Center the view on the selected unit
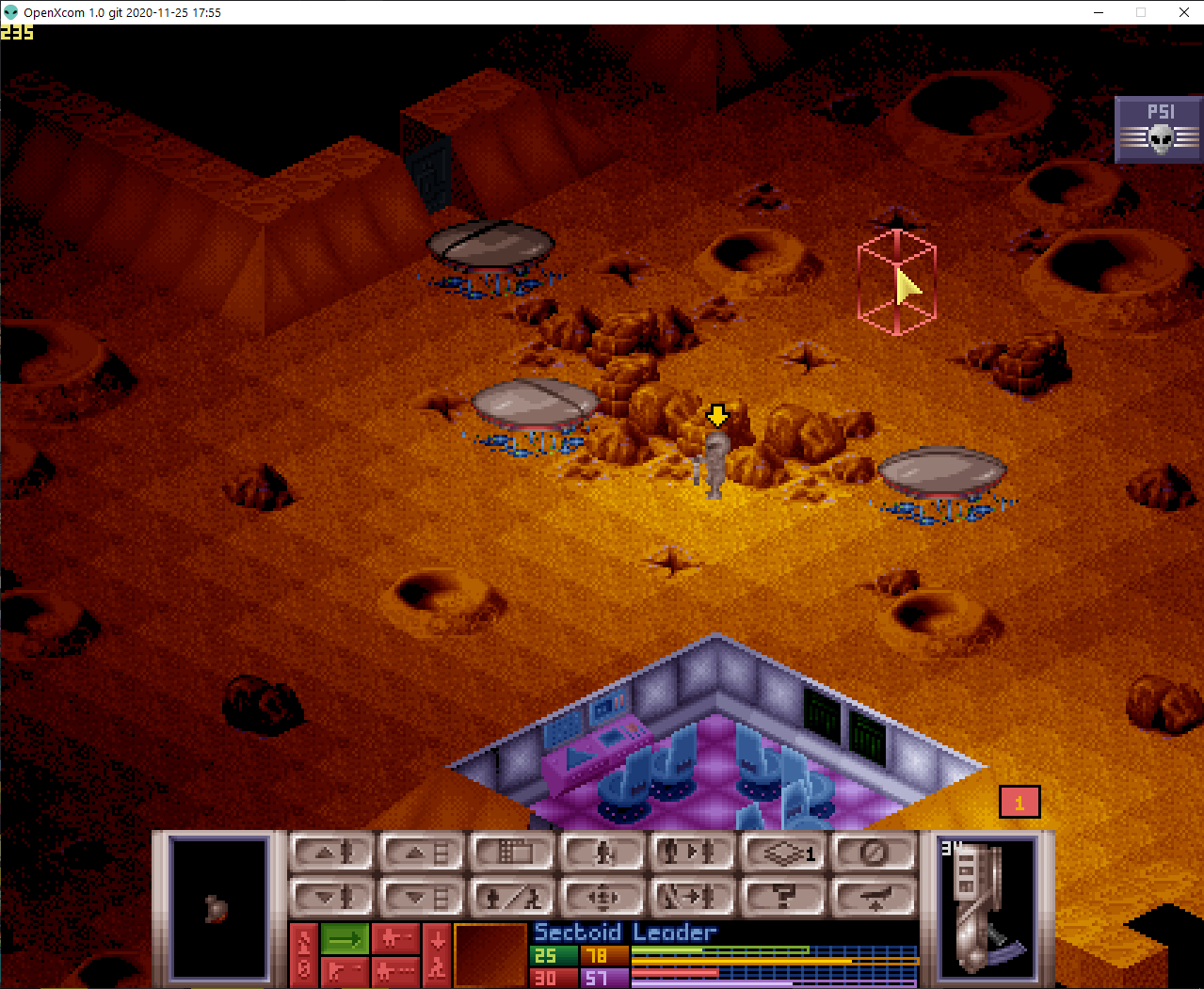Screen dimensions: 1204x989 (x=601, y=897)
